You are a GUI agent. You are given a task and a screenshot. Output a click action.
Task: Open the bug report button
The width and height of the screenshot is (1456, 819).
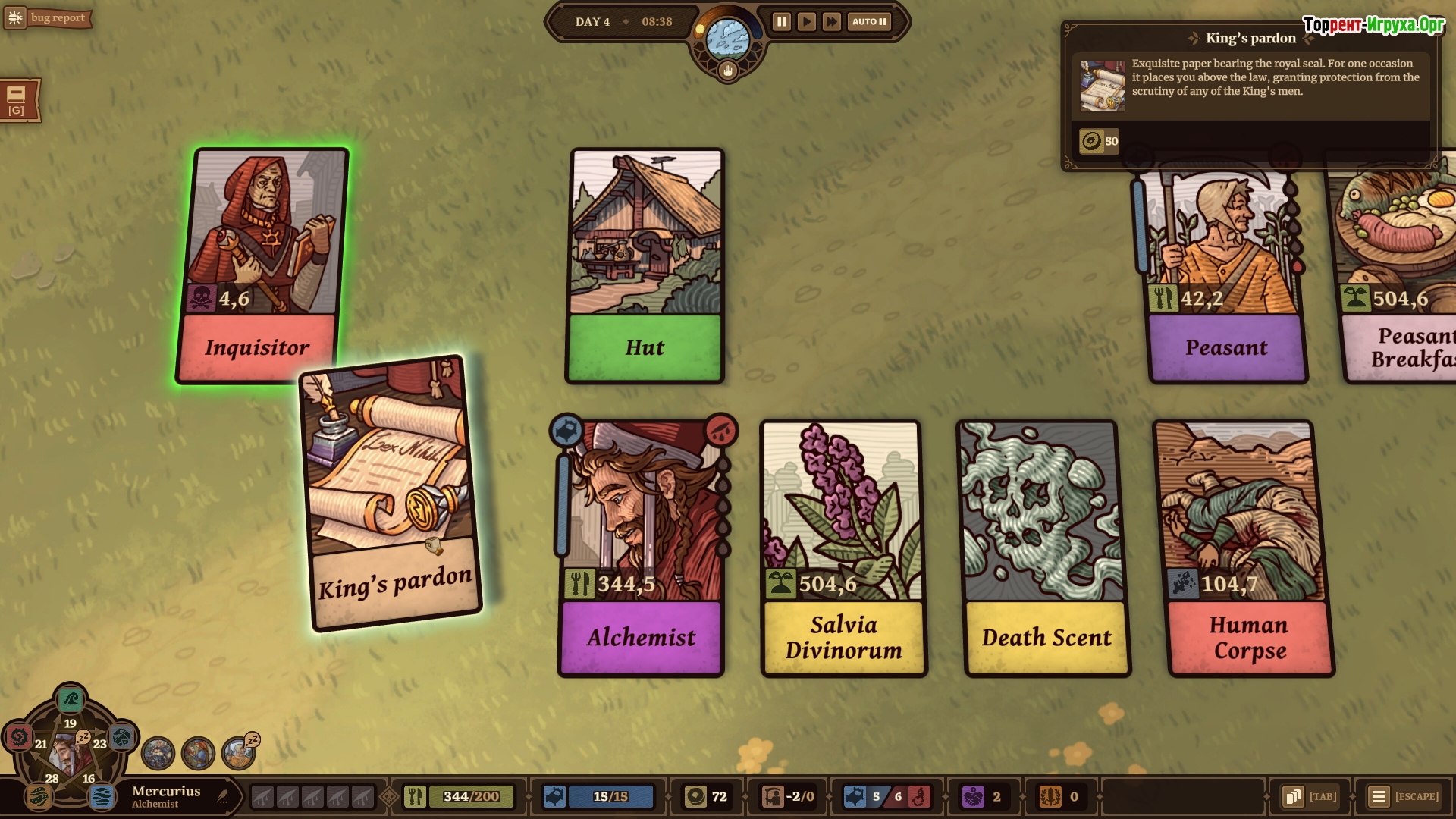pyautogui.click(x=48, y=17)
